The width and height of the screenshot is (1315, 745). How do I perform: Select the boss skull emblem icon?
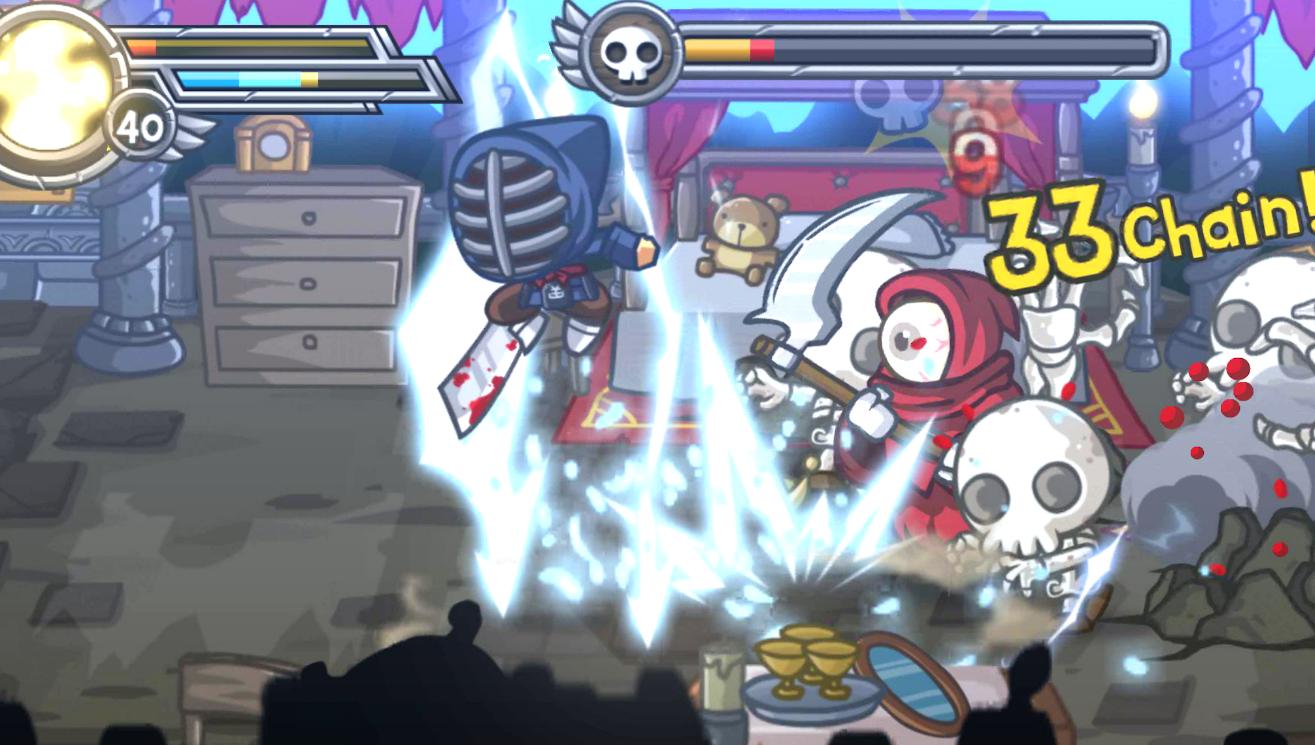coord(629,51)
